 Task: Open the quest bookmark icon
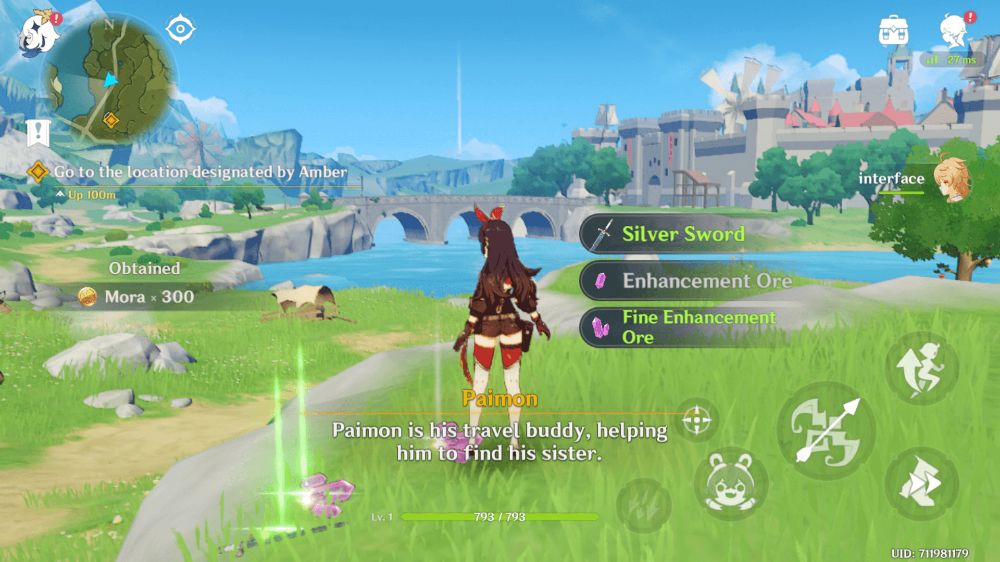click(x=38, y=132)
